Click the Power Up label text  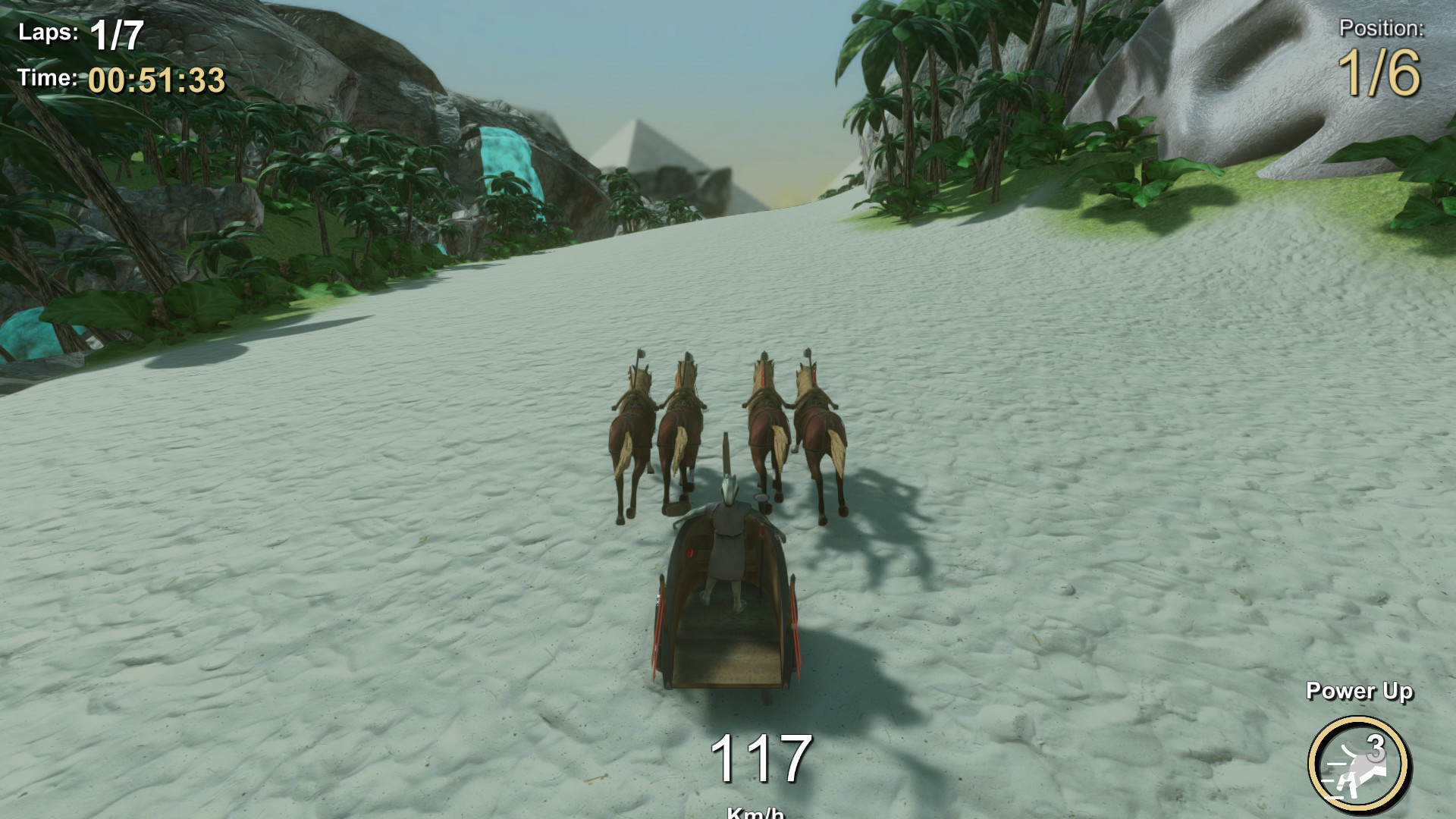click(1361, 692)
